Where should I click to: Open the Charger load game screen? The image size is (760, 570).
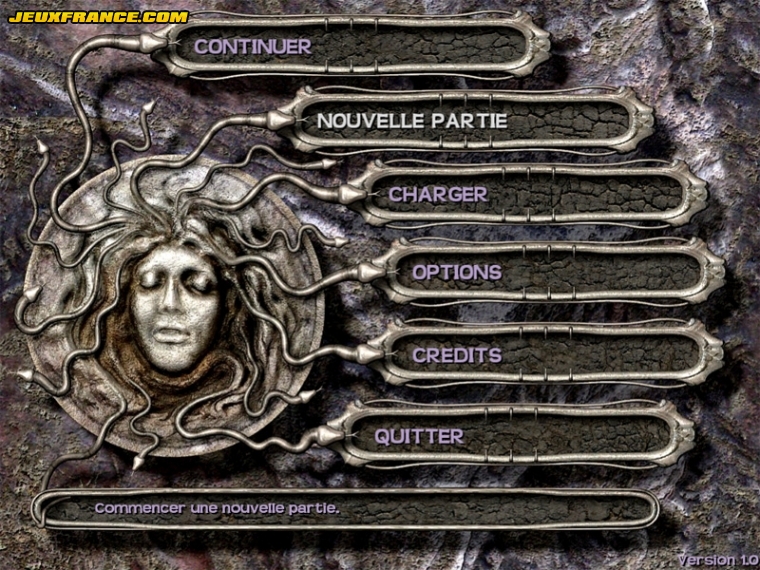438,195
